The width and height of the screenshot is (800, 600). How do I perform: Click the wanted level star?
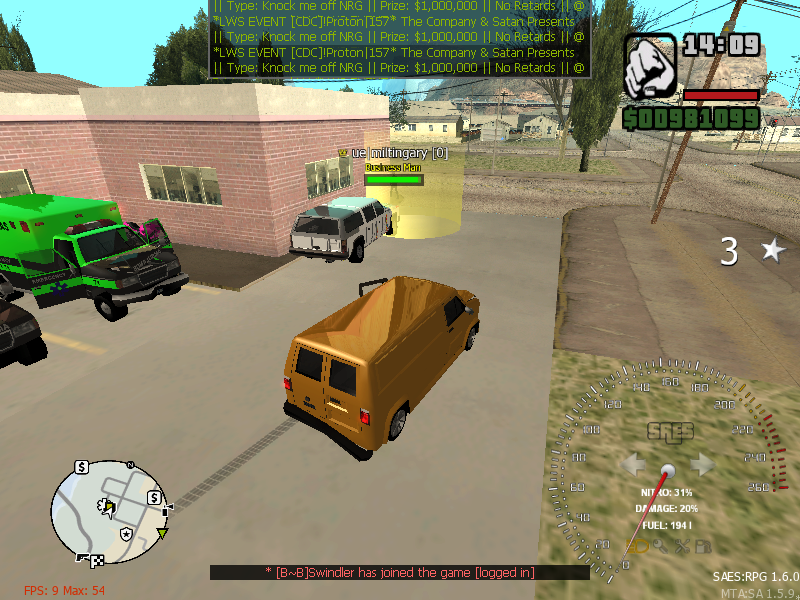tap(773, 250)
